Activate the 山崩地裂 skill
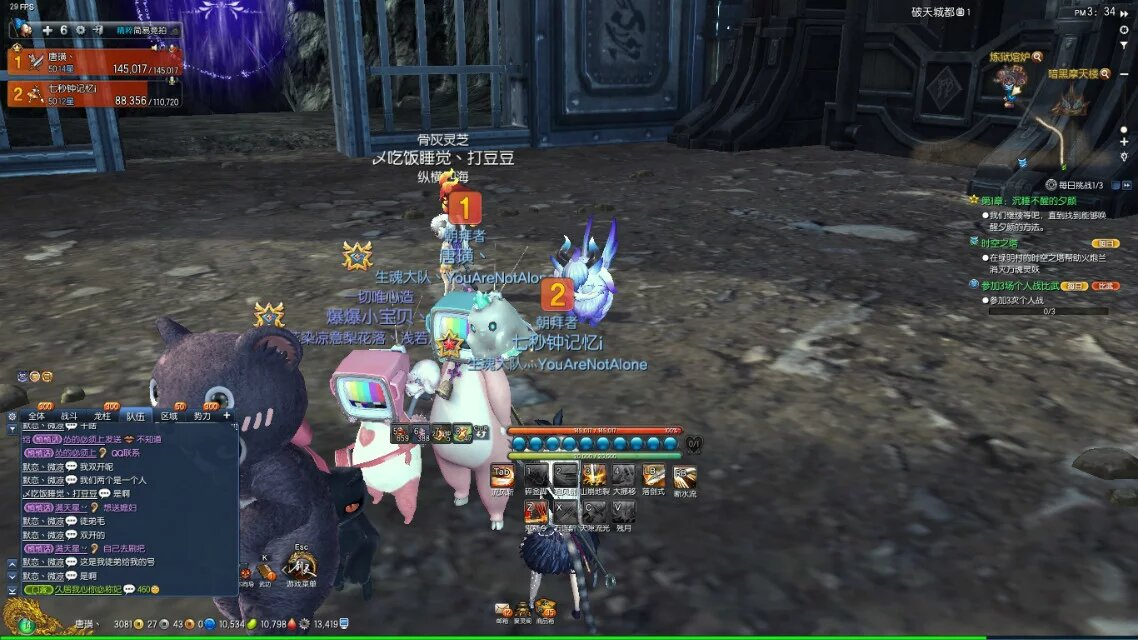This screenshot has width=1138, height=640. pyautogui.click(x=595, y=476)
